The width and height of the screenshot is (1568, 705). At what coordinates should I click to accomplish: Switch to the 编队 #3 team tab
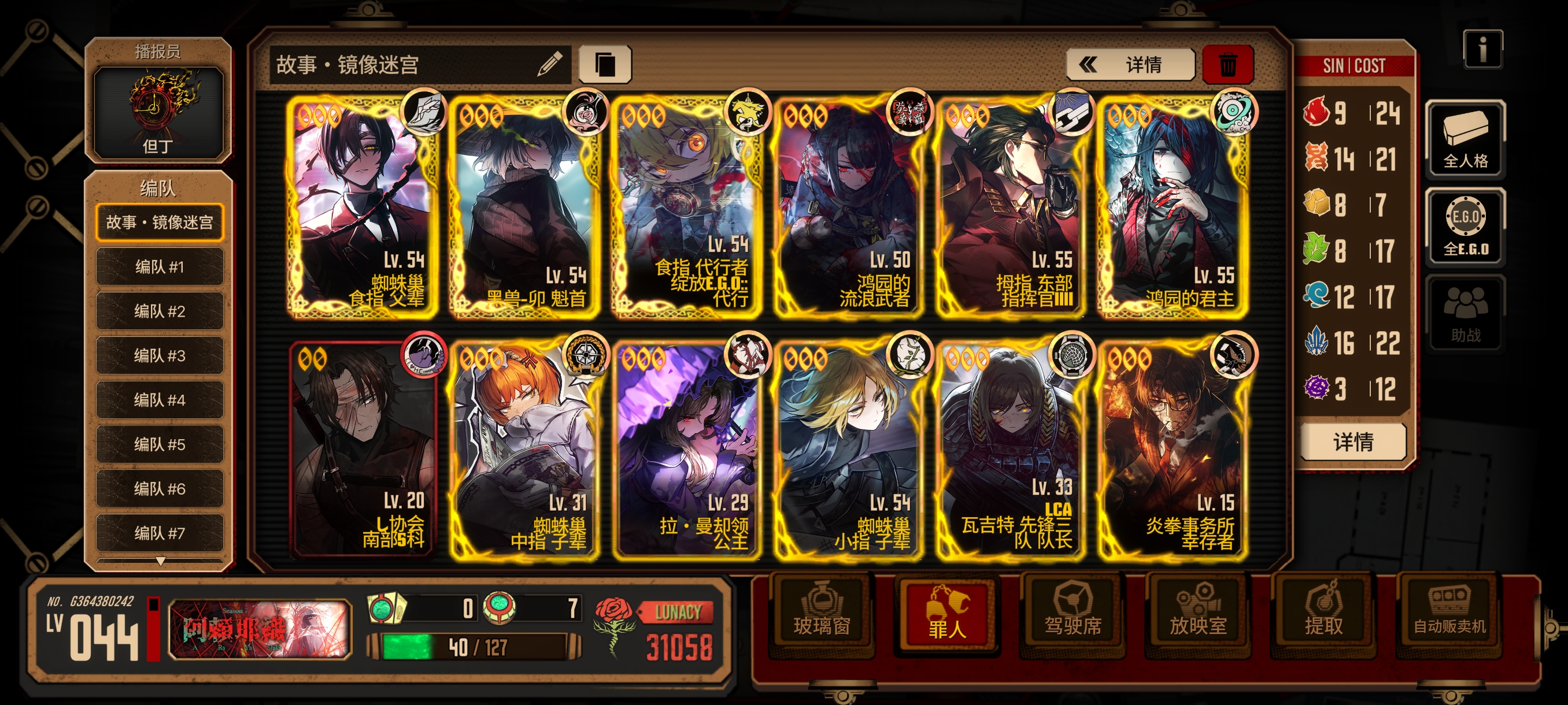pyautogui.click(x=160, y=356)
